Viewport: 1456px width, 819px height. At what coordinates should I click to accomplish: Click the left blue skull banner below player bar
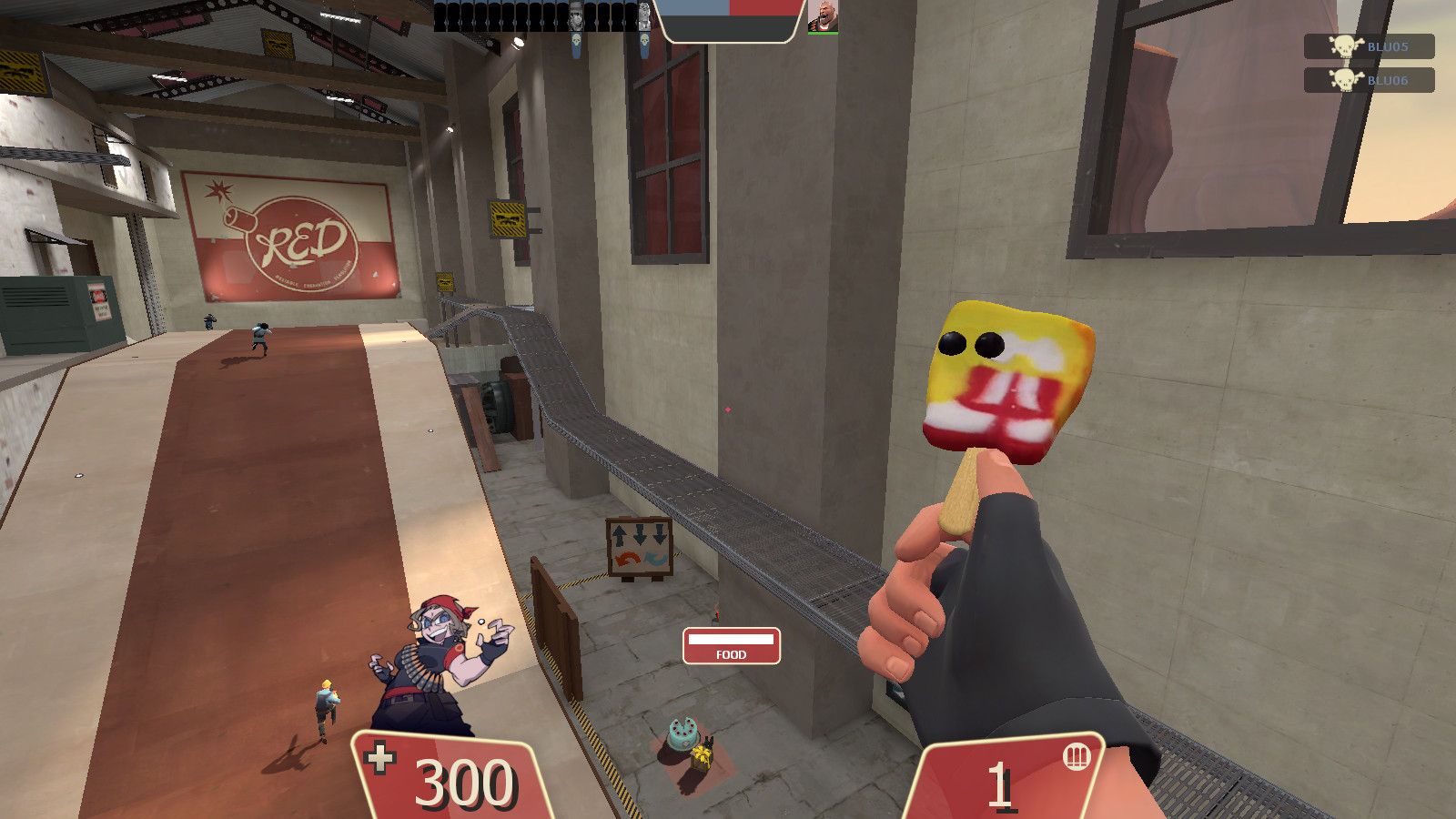[577, 41]
